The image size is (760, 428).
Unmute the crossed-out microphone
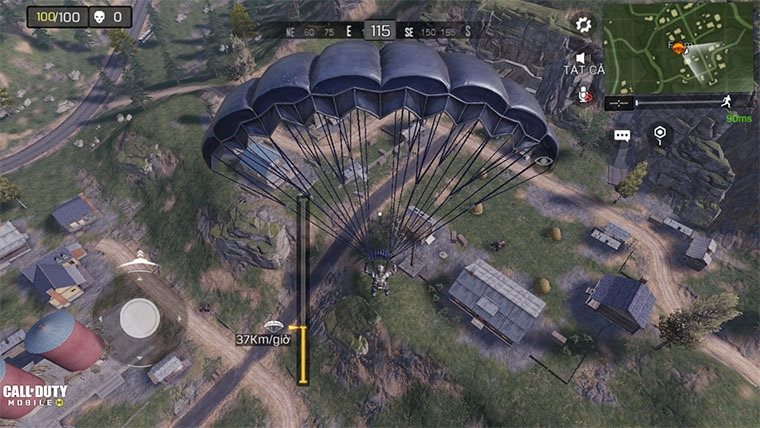point(583,93)
